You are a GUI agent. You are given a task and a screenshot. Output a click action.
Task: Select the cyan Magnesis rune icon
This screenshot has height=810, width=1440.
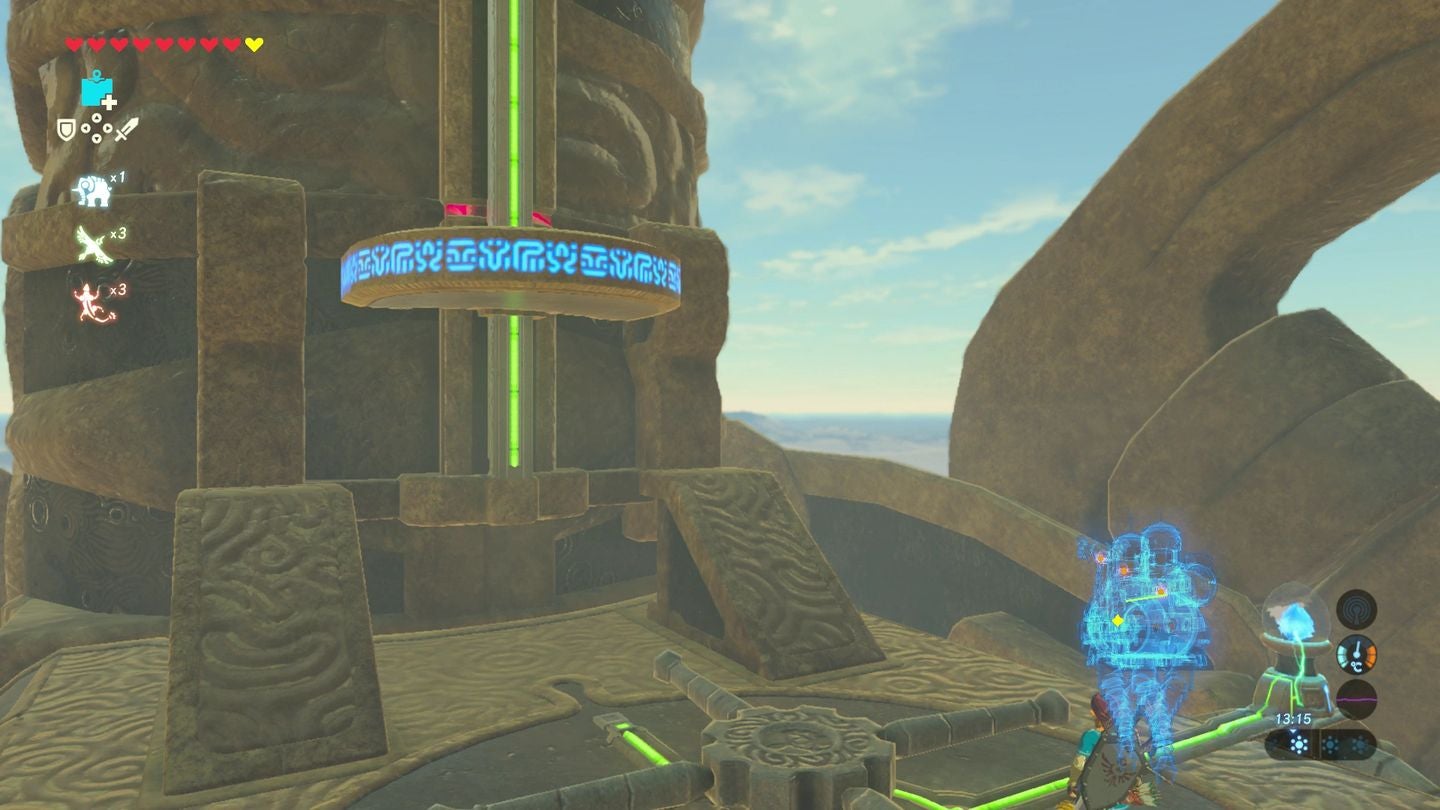[x=94, y=90]
